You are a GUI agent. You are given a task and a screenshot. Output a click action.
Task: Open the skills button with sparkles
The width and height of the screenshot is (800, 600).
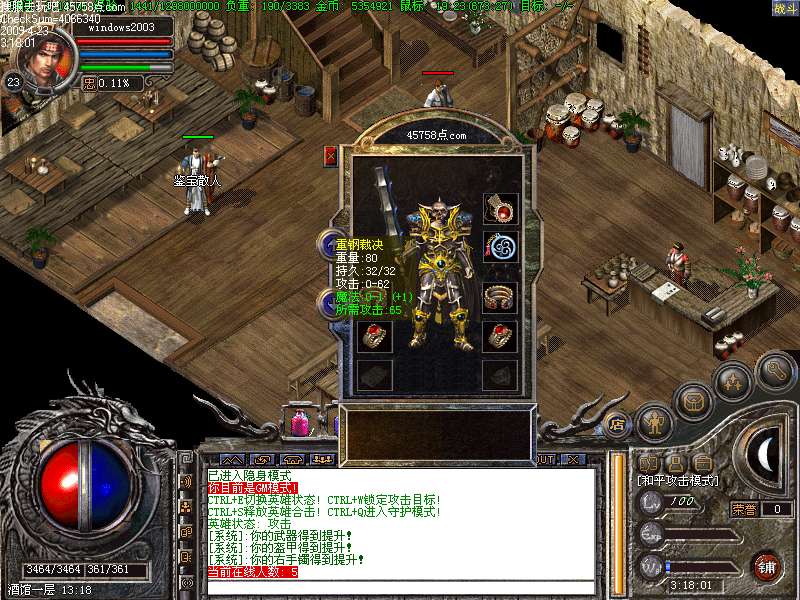[x=733, y=383]
